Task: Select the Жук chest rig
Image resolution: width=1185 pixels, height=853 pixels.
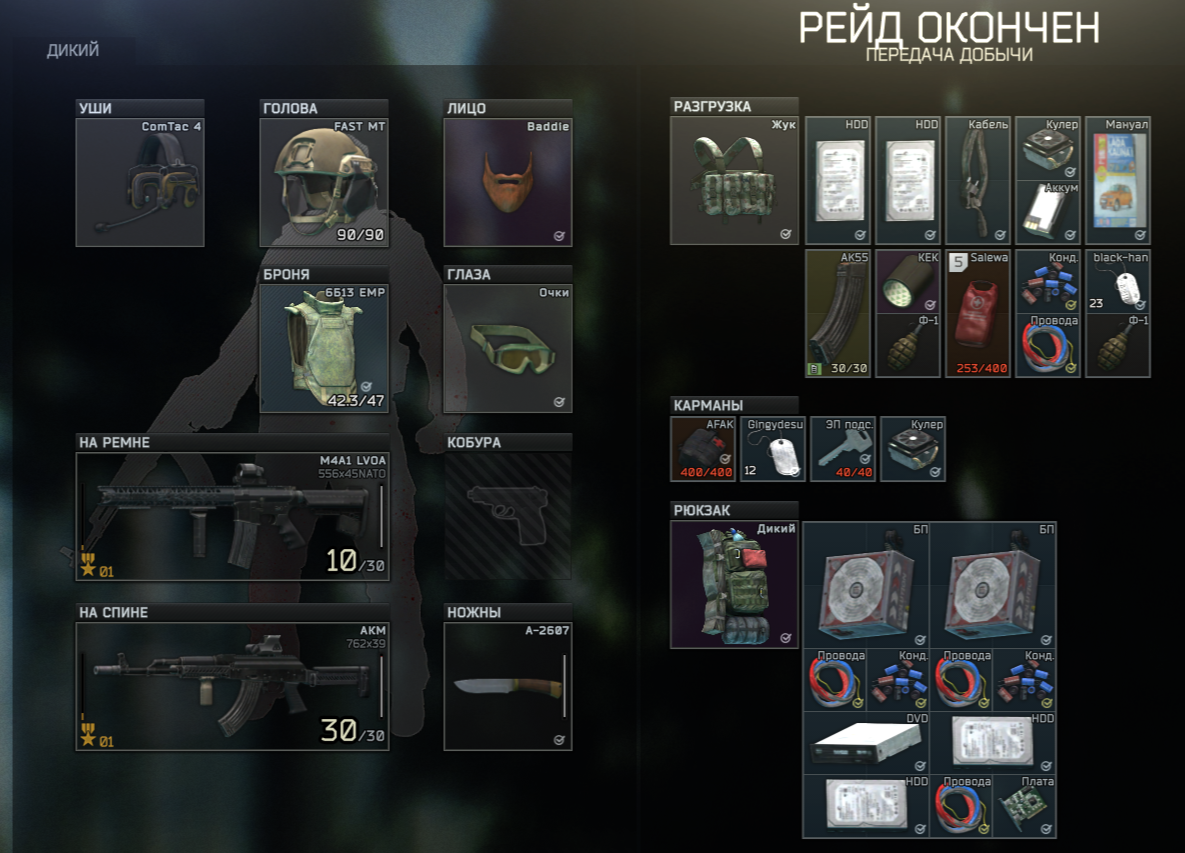Action: pos(734,181)
